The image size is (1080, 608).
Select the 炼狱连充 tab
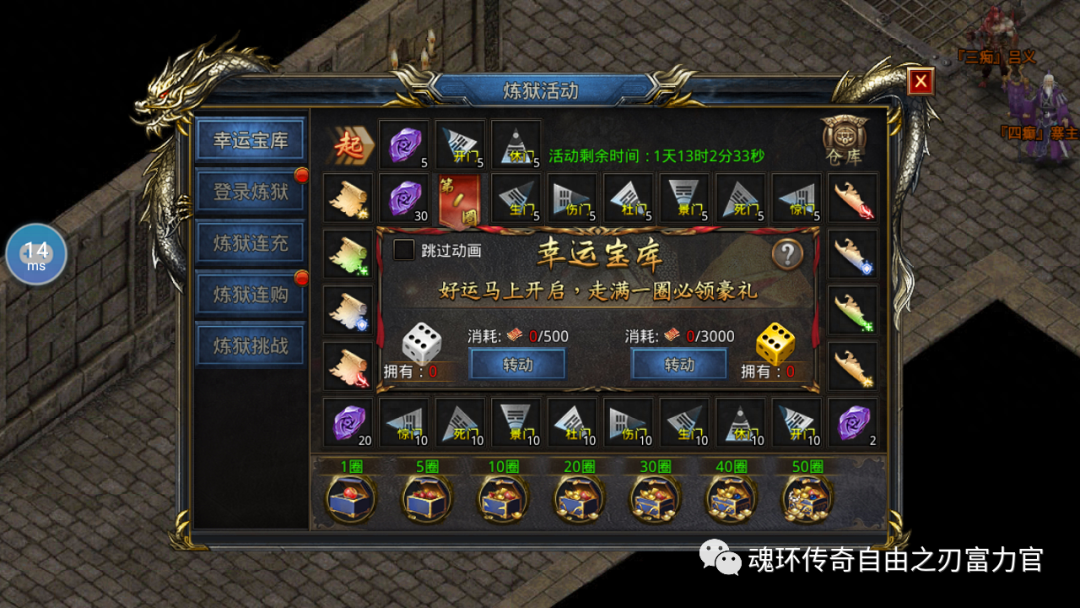coord(250,242)
